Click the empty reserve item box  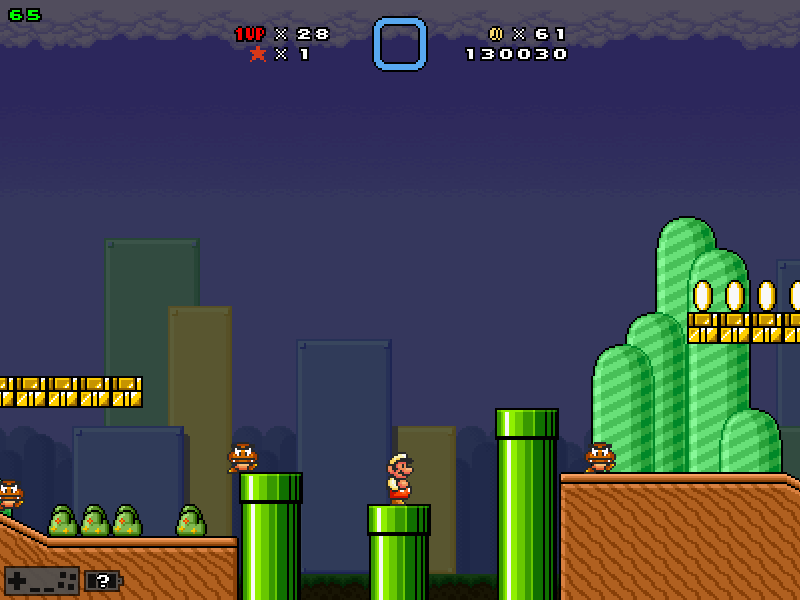tap(400, 44)
